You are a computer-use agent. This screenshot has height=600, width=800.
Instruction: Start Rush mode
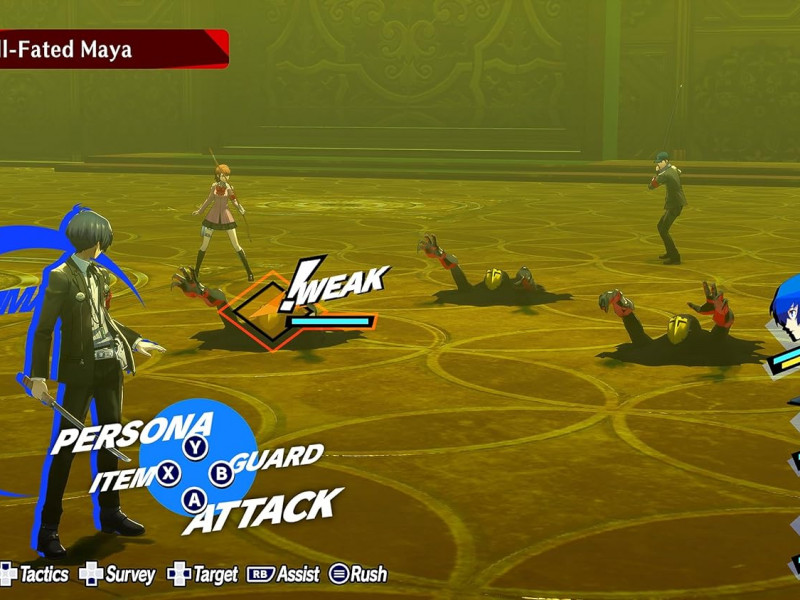pyautogui.click(x=358, y=574)
